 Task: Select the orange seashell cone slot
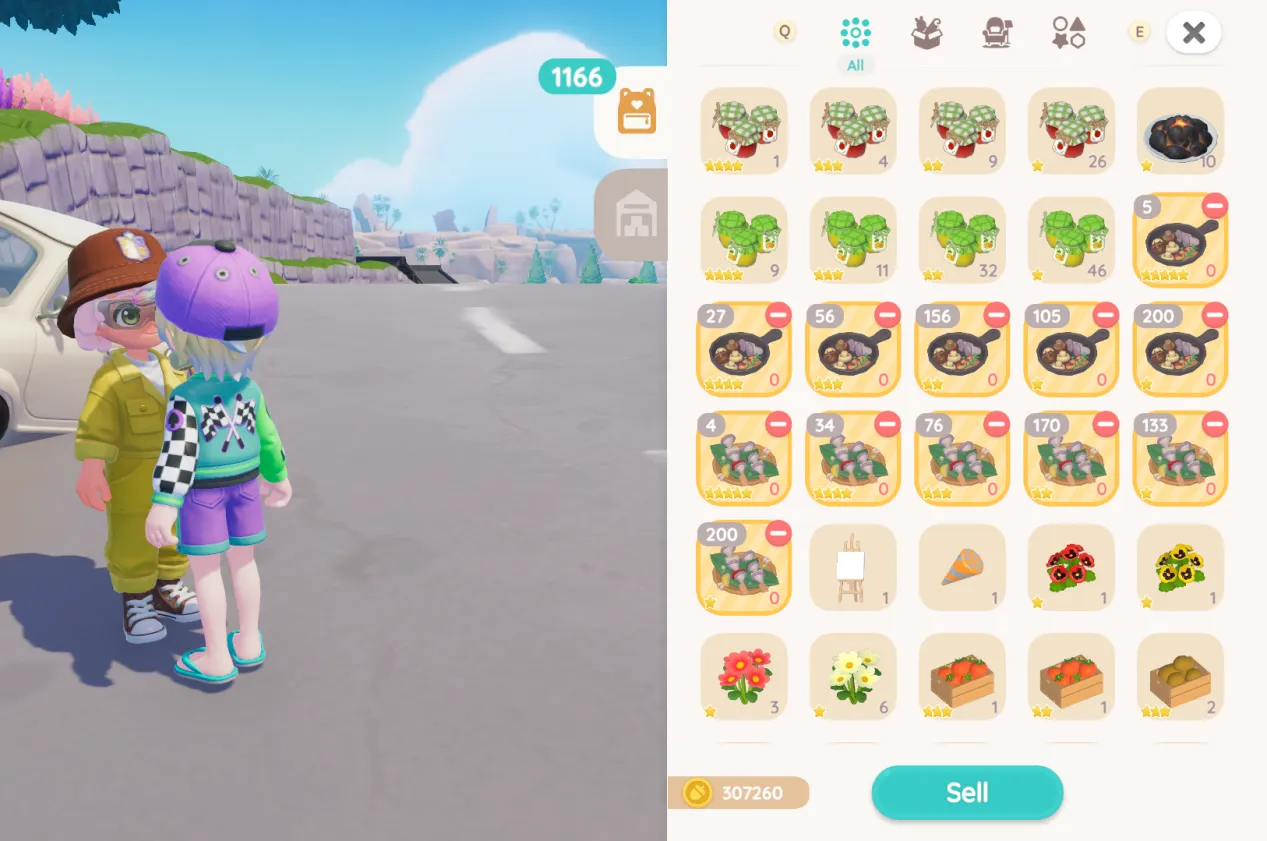click(962, 567)
